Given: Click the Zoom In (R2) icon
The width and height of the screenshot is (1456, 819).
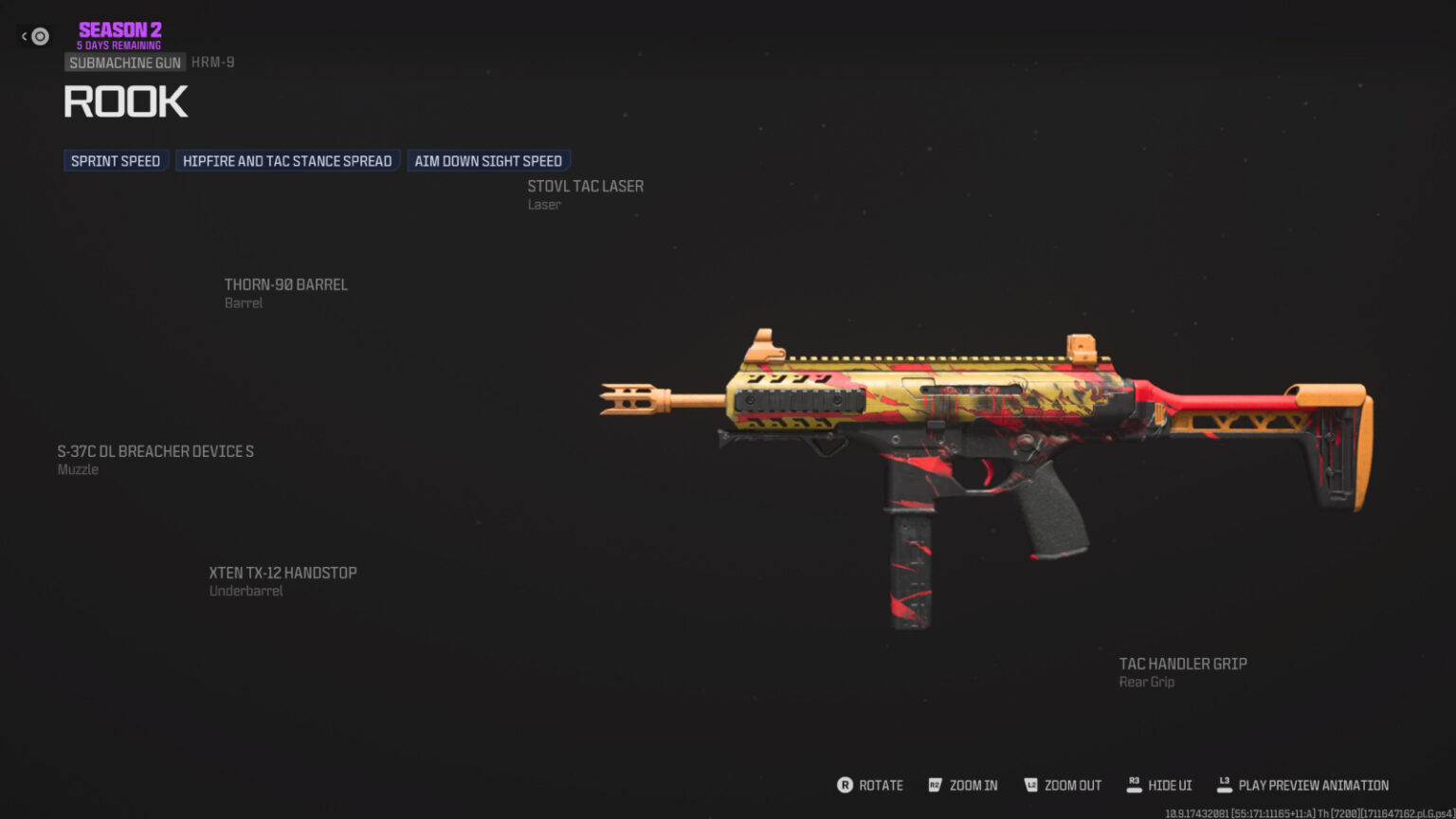Looking at the screenshot, I should 935,785.
